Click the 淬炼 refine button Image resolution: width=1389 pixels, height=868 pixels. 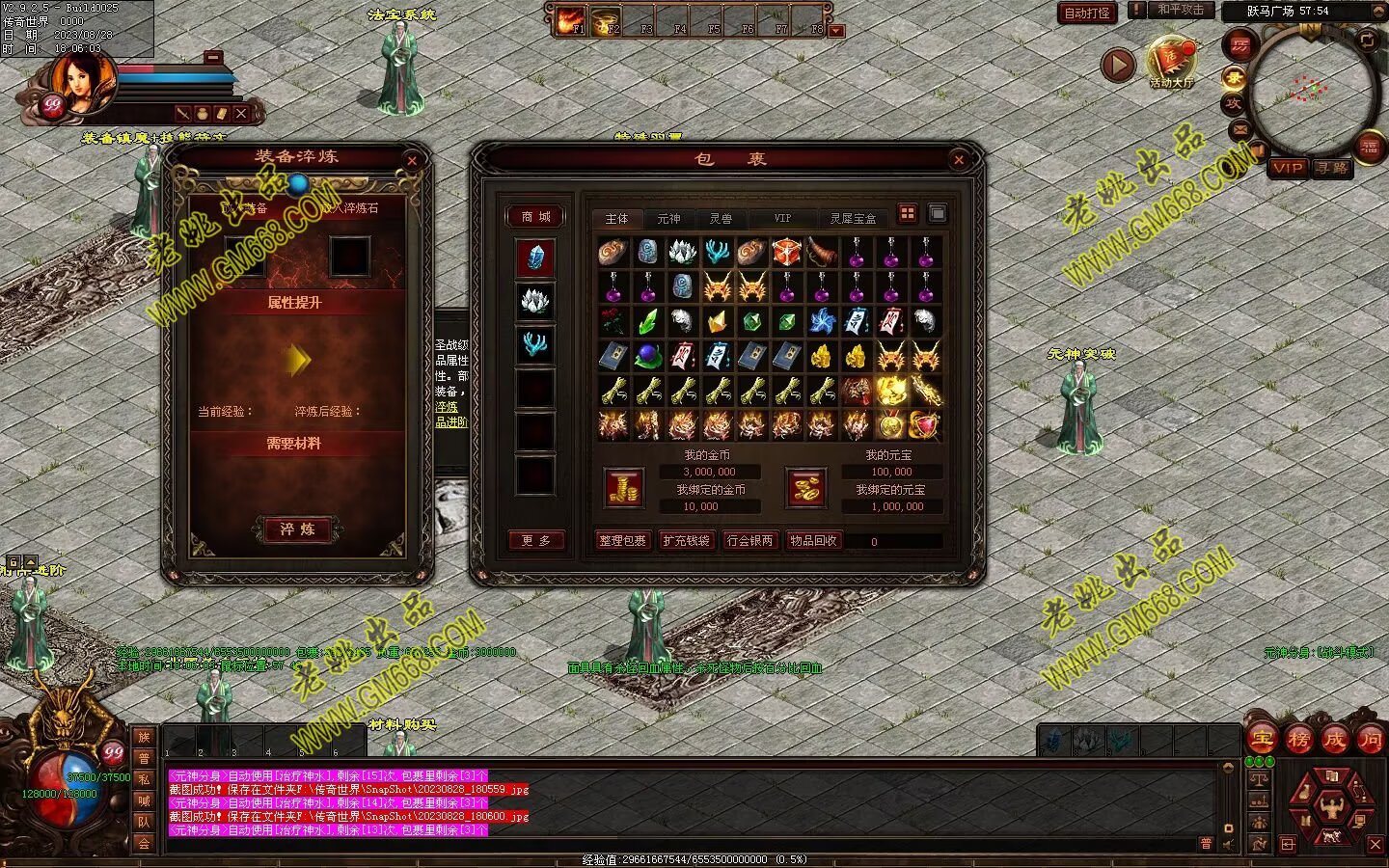[297, 529]
